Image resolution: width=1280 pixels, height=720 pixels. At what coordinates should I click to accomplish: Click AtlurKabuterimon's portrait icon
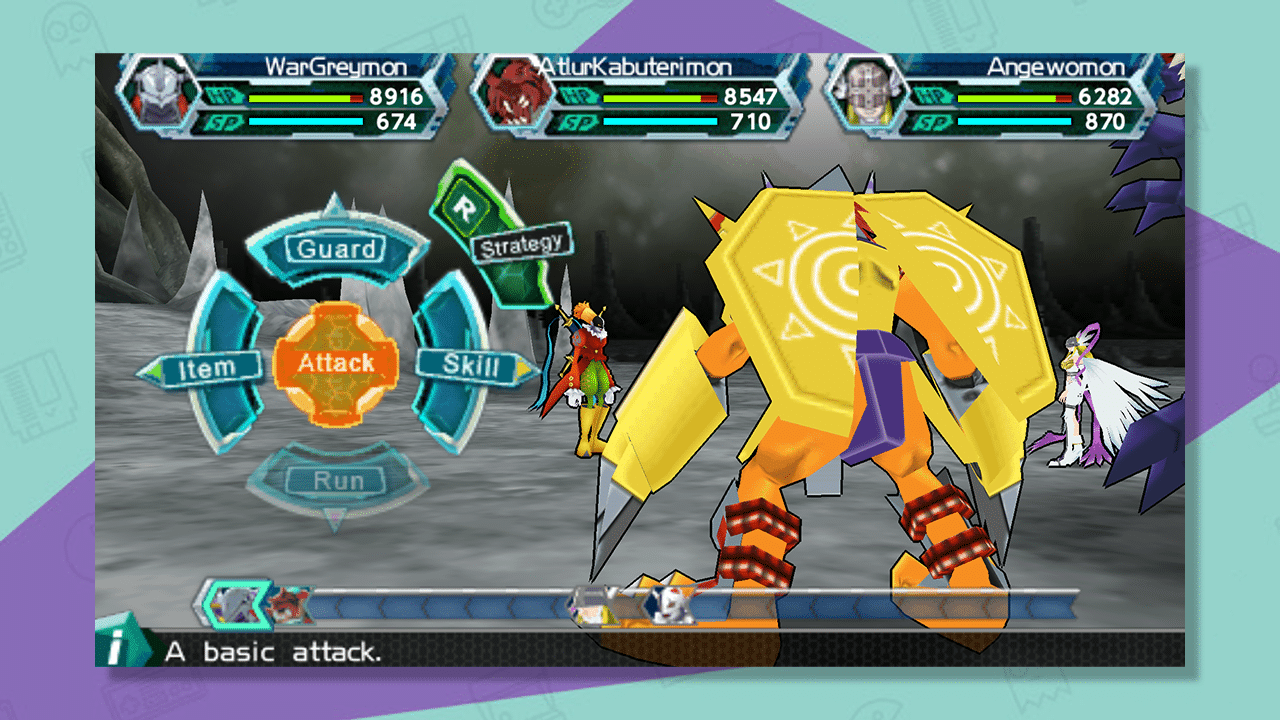(x=512, y=94)
